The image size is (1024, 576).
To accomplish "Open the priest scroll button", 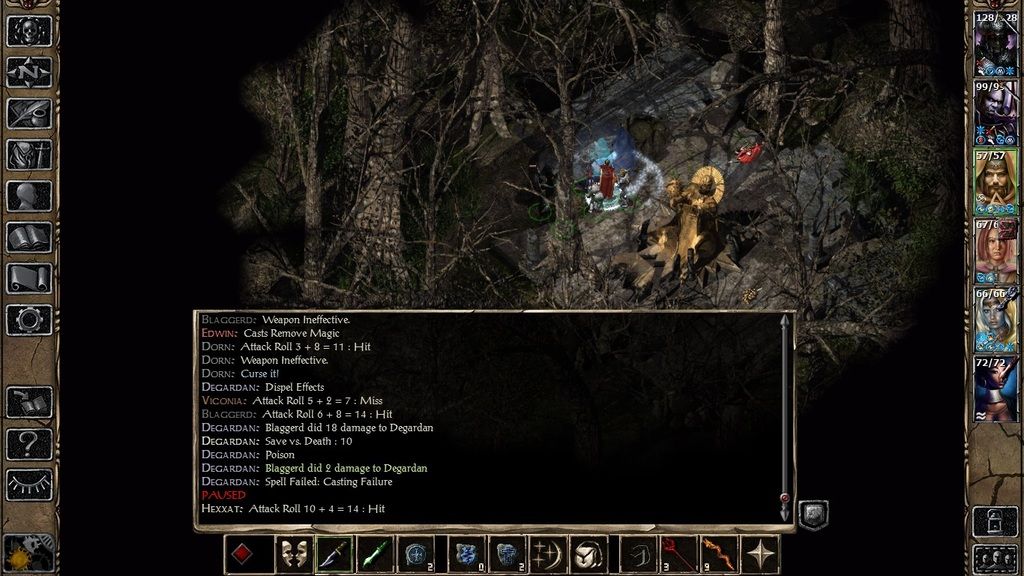I will (28, 278).
